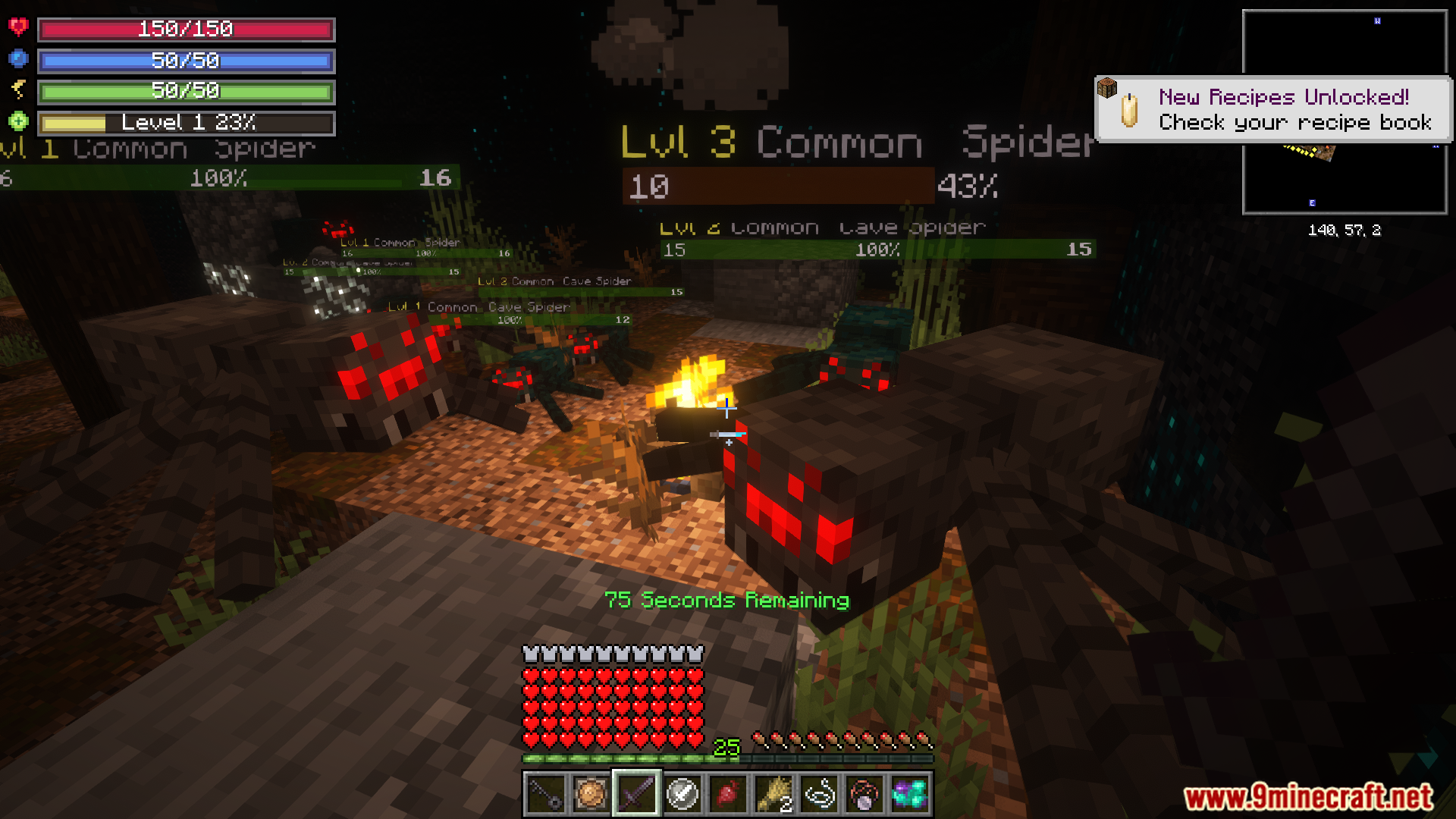Select the round orange shield hotbar slot
Image resolution: width=1456 pixels, height=819 pixels.
(x=591, y=794)
